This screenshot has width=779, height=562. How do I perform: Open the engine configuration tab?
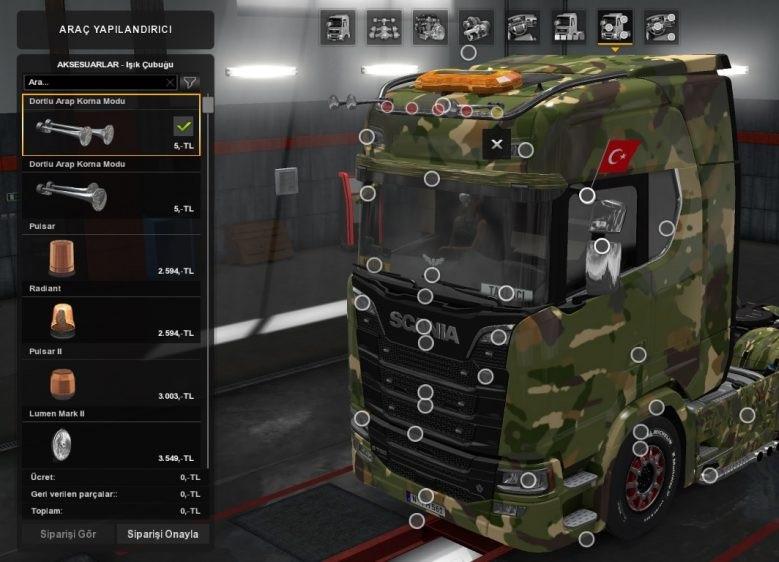[430, 27]
